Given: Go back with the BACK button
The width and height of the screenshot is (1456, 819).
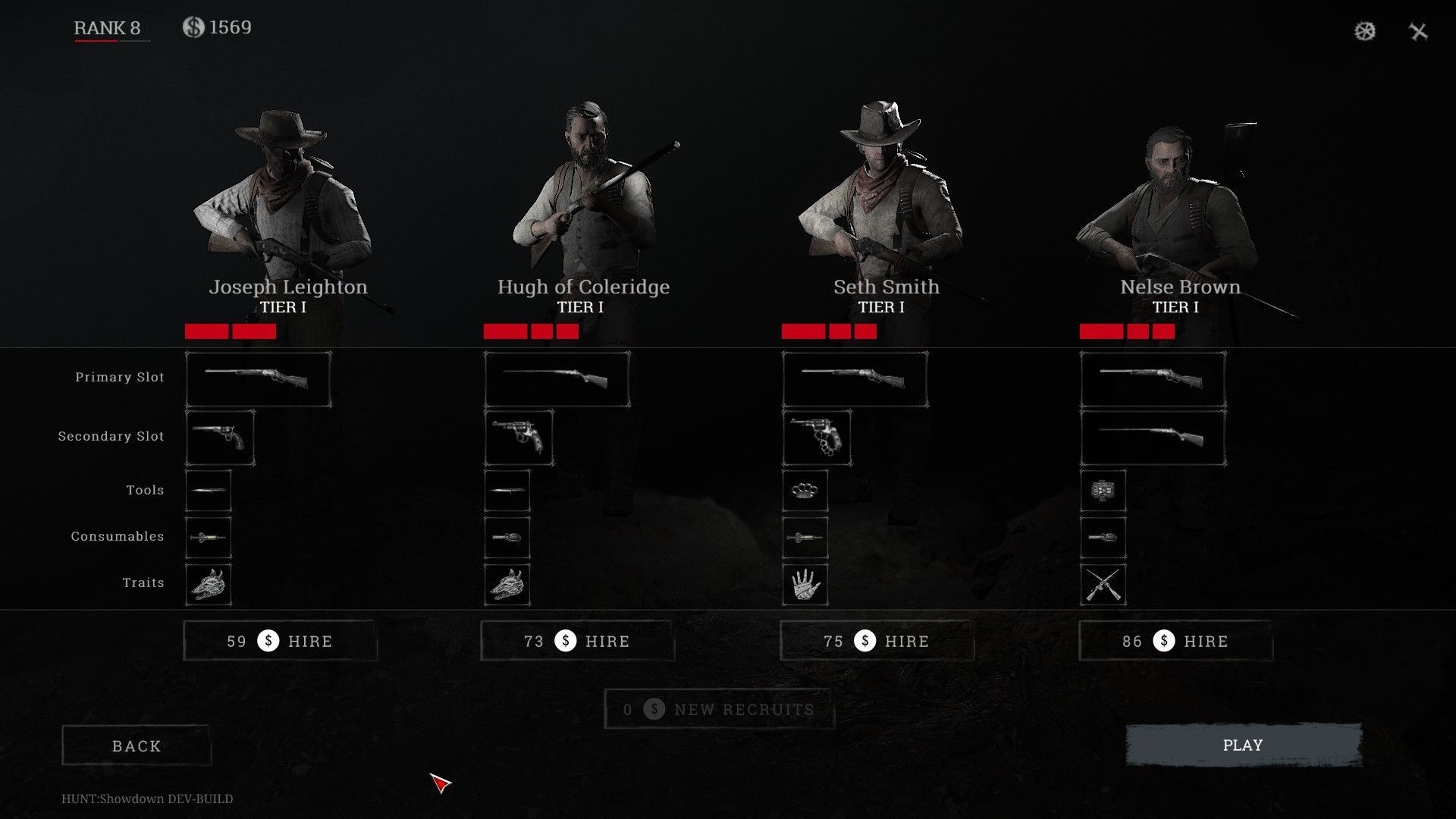Looking at the screenshot, I should click(136, 746).
